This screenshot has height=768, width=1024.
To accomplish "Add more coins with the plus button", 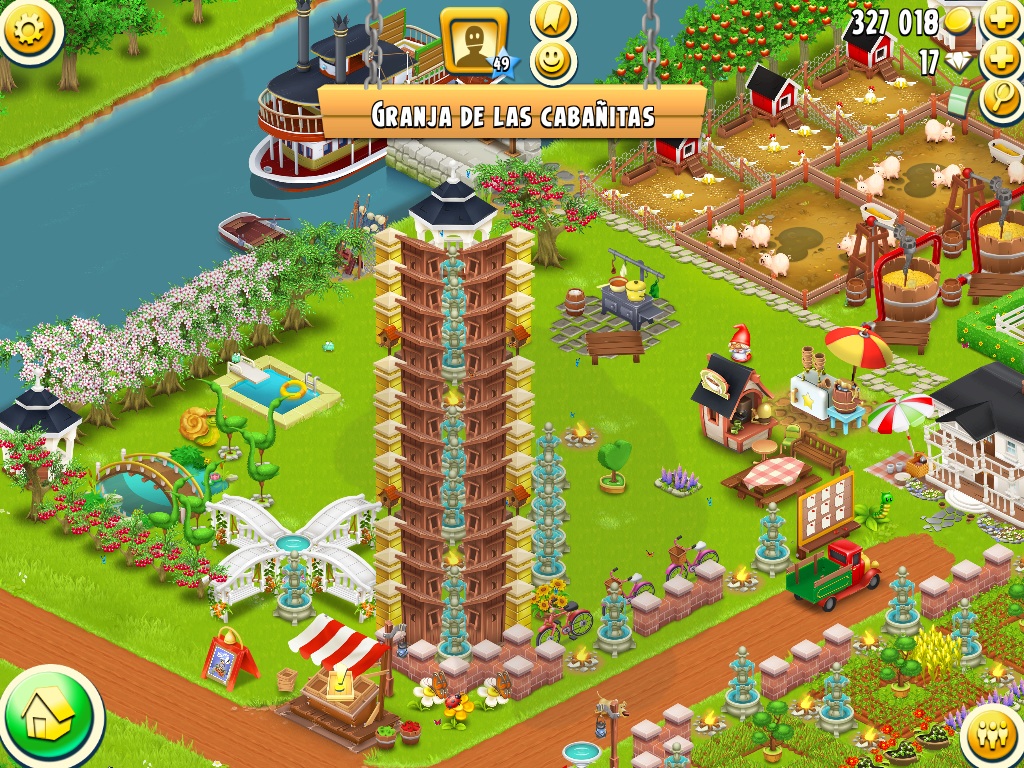I will (1001, 18).
